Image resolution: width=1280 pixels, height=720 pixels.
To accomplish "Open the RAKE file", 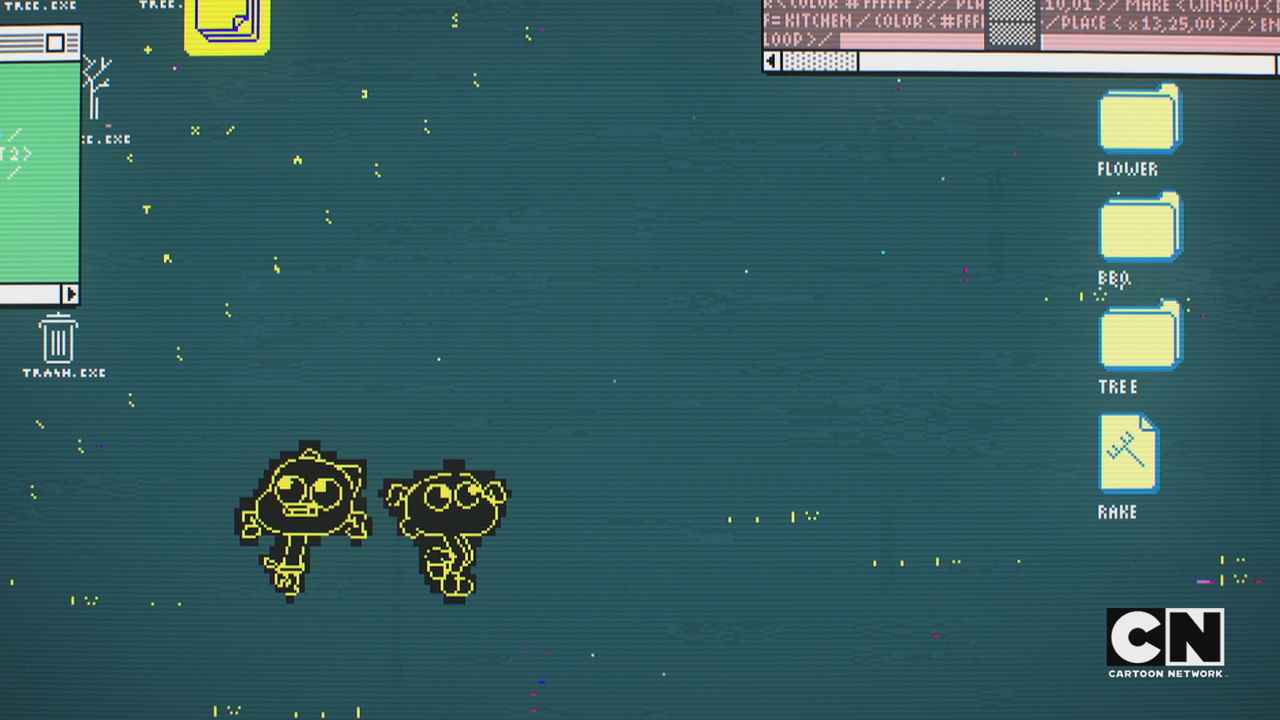I will [1128, 453].
